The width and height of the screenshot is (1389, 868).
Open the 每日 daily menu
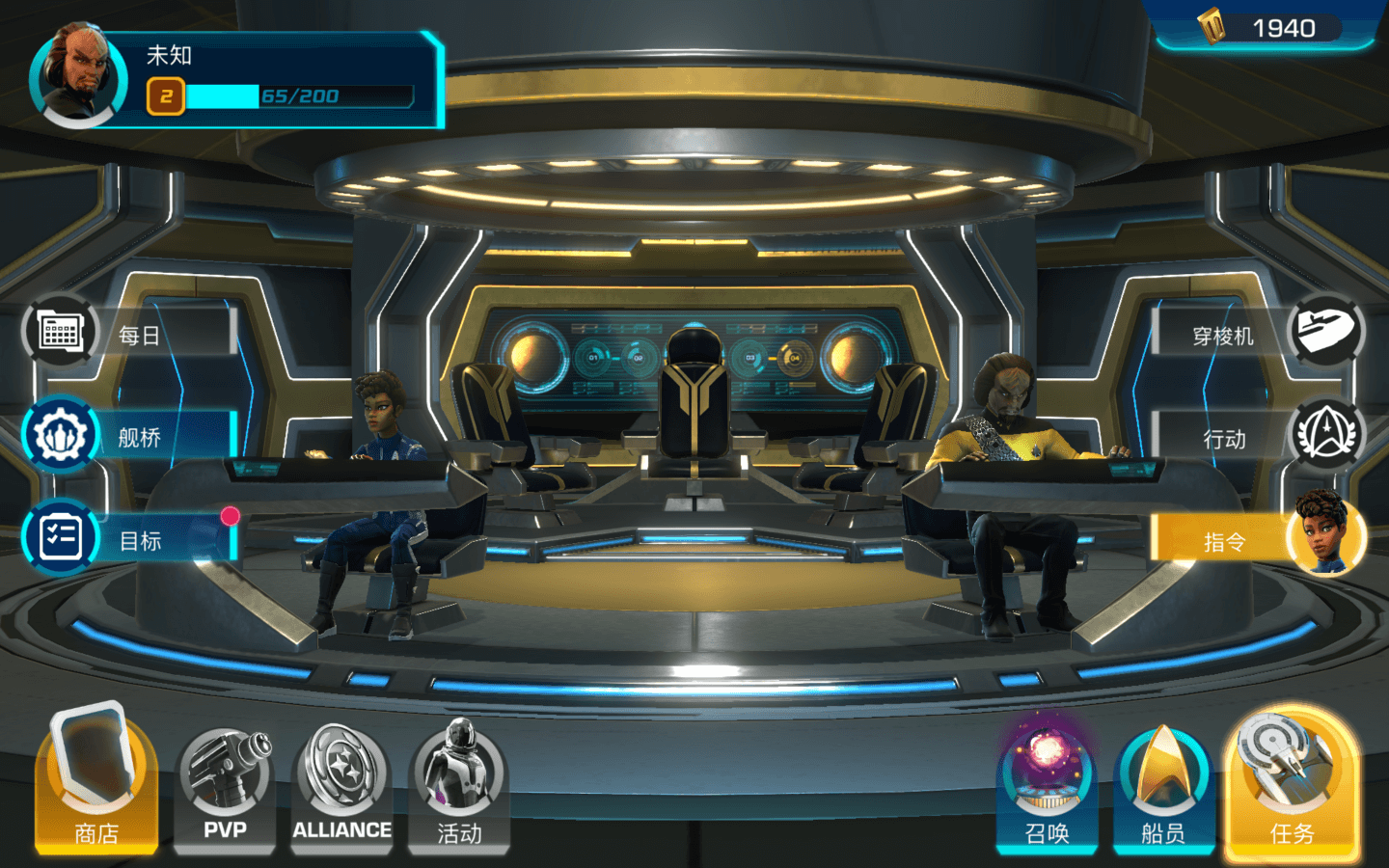coord(130,334)
